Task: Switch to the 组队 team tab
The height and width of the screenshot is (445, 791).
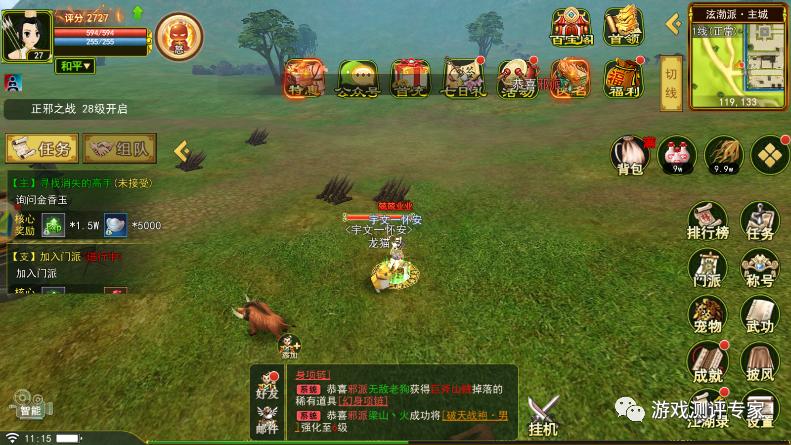Action: (119, 149)
